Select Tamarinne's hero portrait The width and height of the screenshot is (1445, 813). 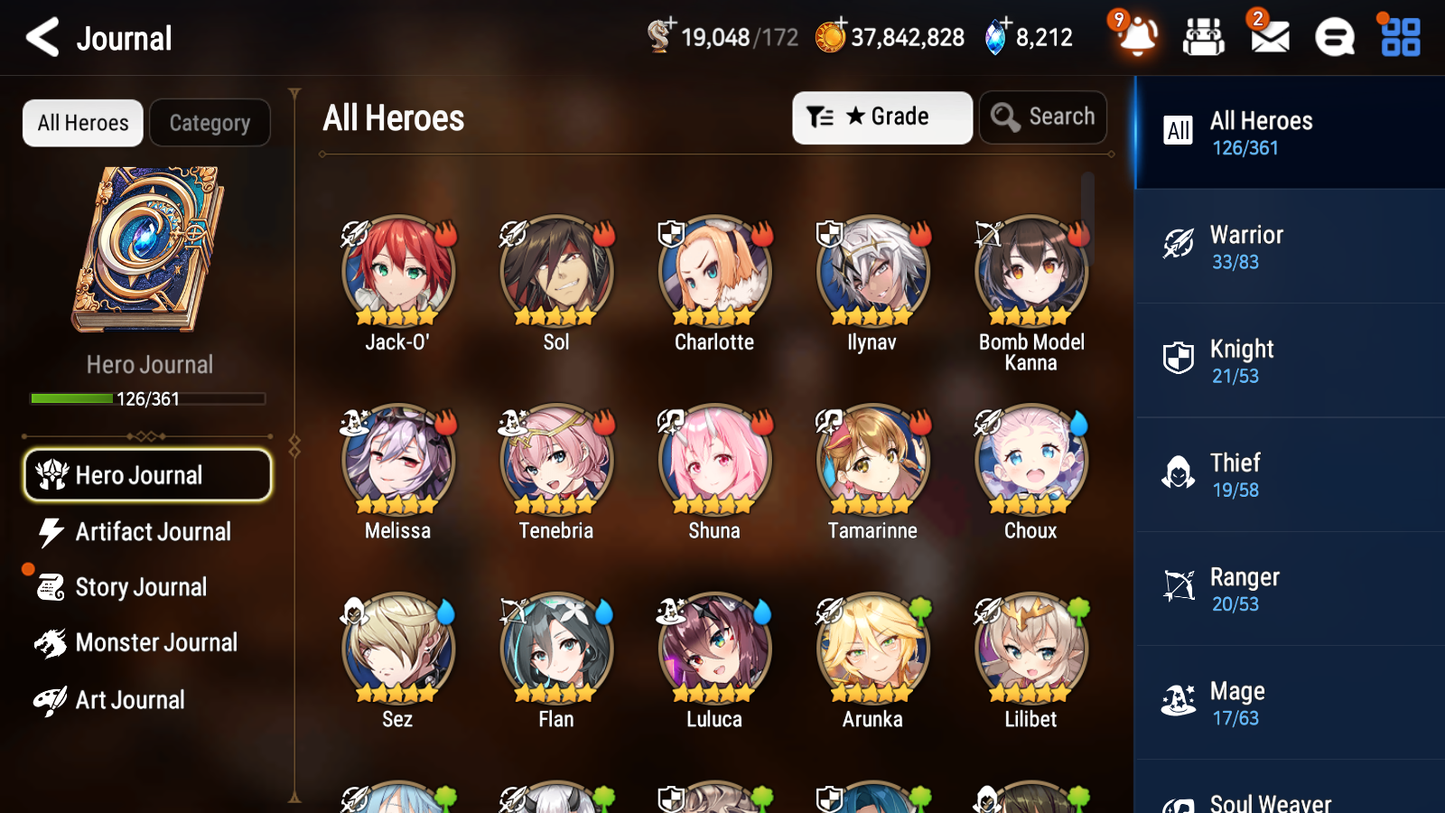[872, 460]
